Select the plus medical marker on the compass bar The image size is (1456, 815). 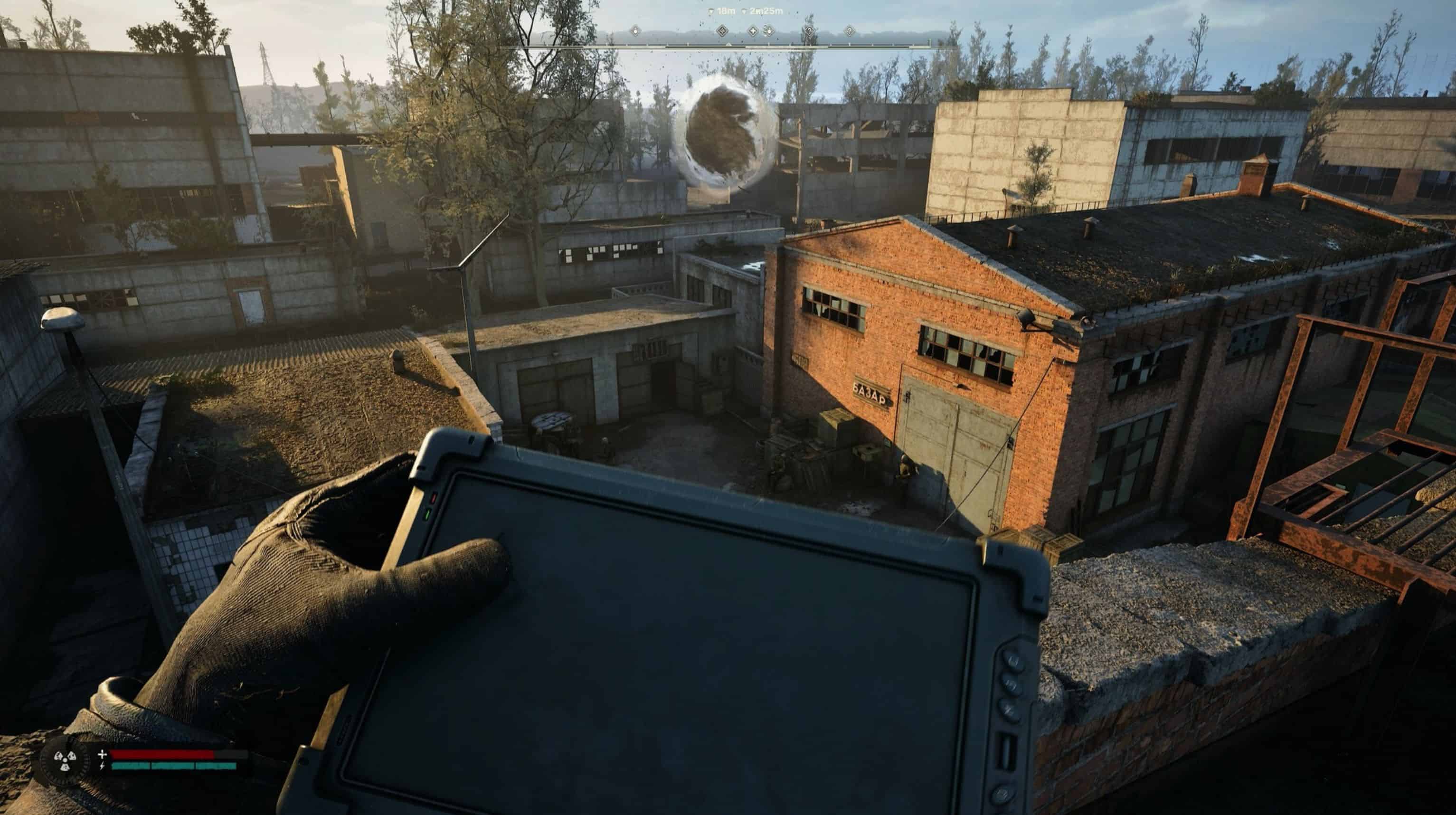pyautogui.click(x=753, y=30)
